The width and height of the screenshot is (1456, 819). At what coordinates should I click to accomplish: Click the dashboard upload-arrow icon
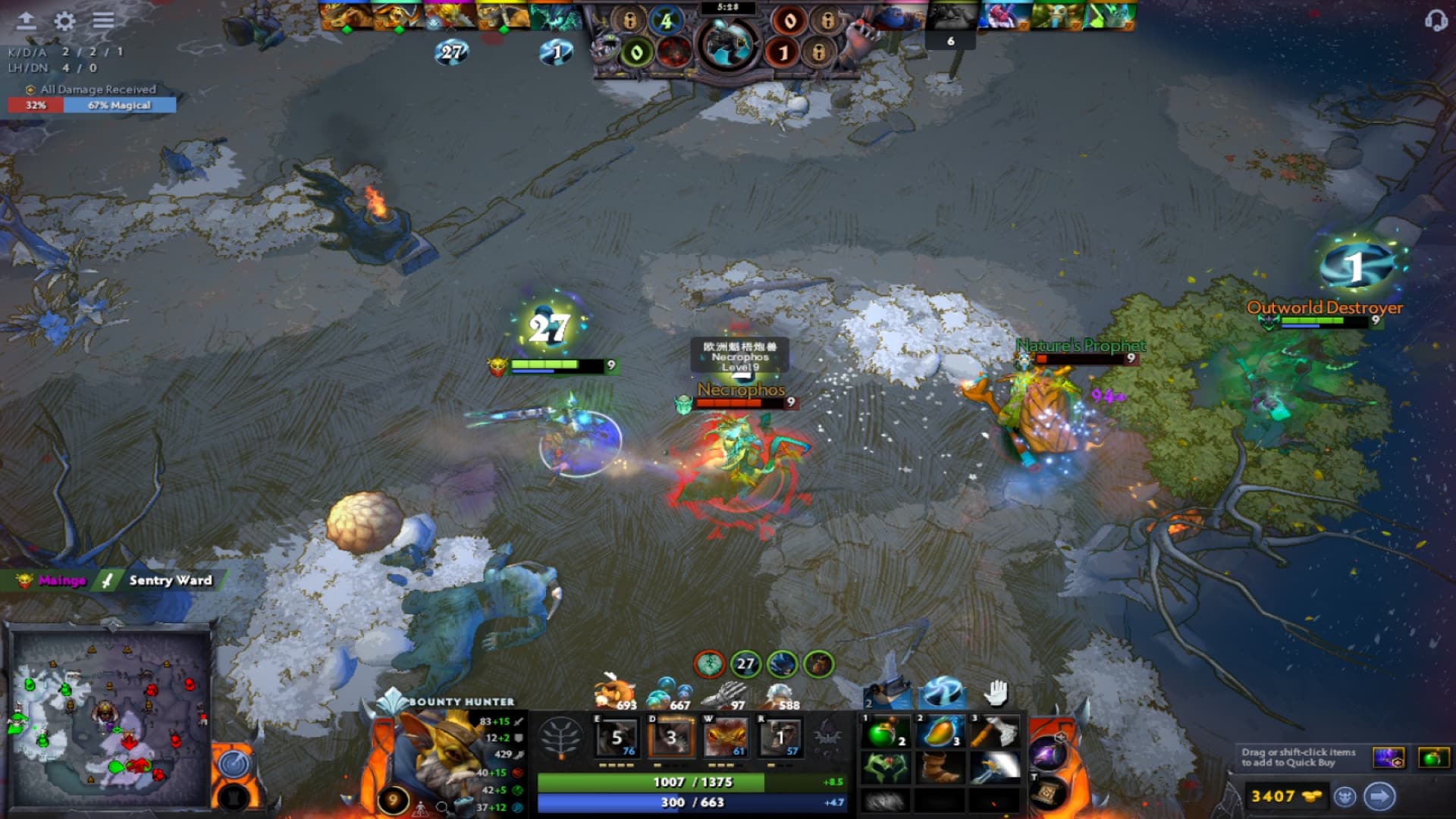(x=27, y=20)
